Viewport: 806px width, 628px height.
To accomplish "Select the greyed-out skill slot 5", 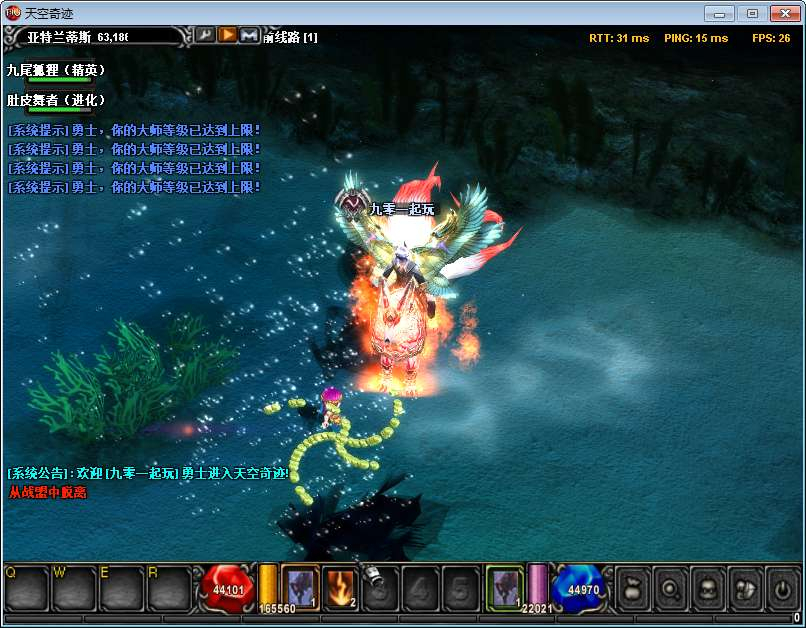I will pos(462,588).
